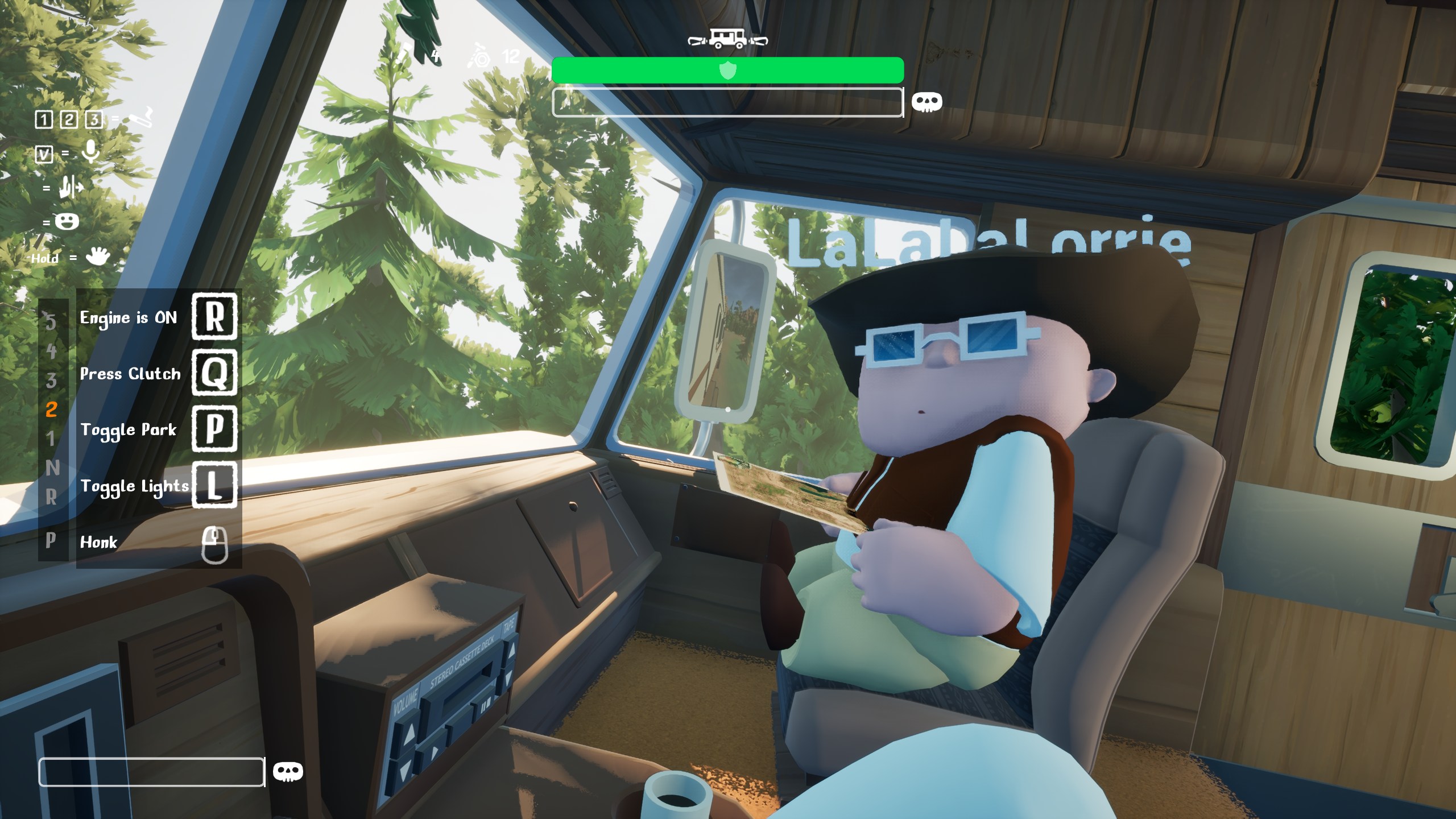1456x819 pixels.
Task: Select the skull icon beside the top empty bar
Action: (x=926, y=102)
